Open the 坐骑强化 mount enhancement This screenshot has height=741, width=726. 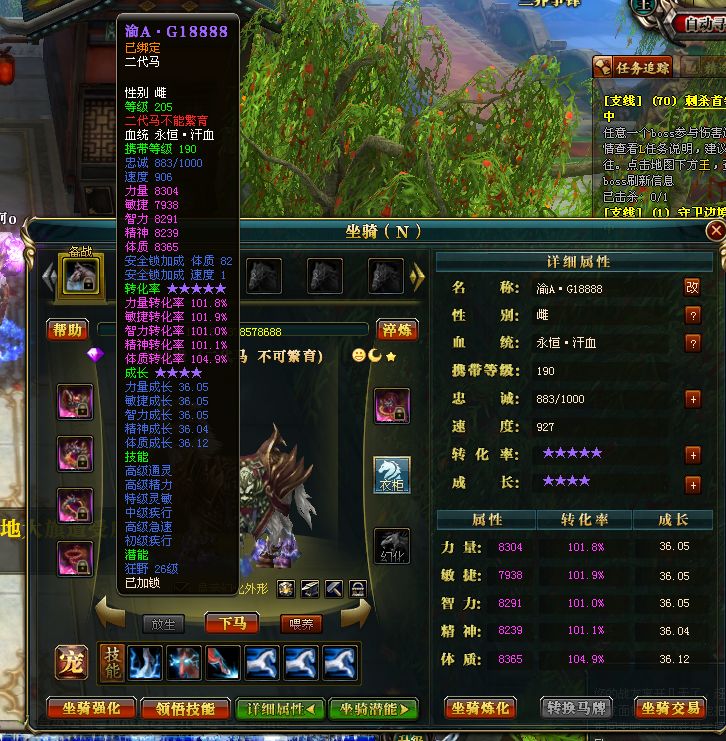coord(90,709)
